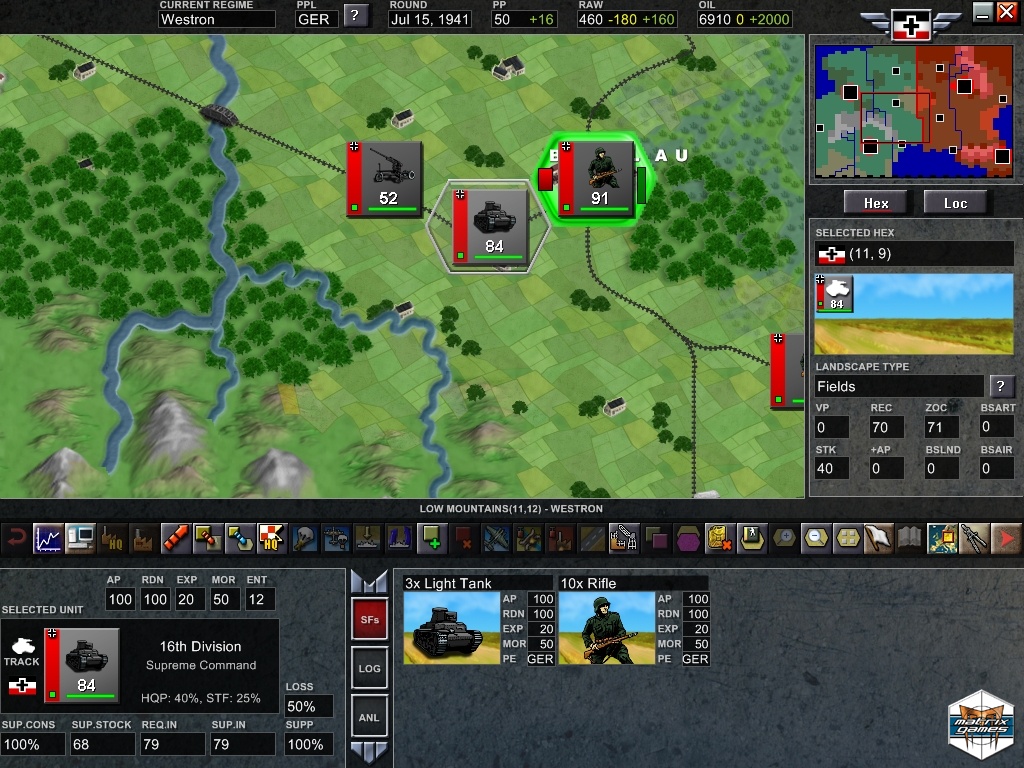The height and width of the screenshot is (768, 1024).
Task: Show the SFs subformations panel
Action: [368, 620]
